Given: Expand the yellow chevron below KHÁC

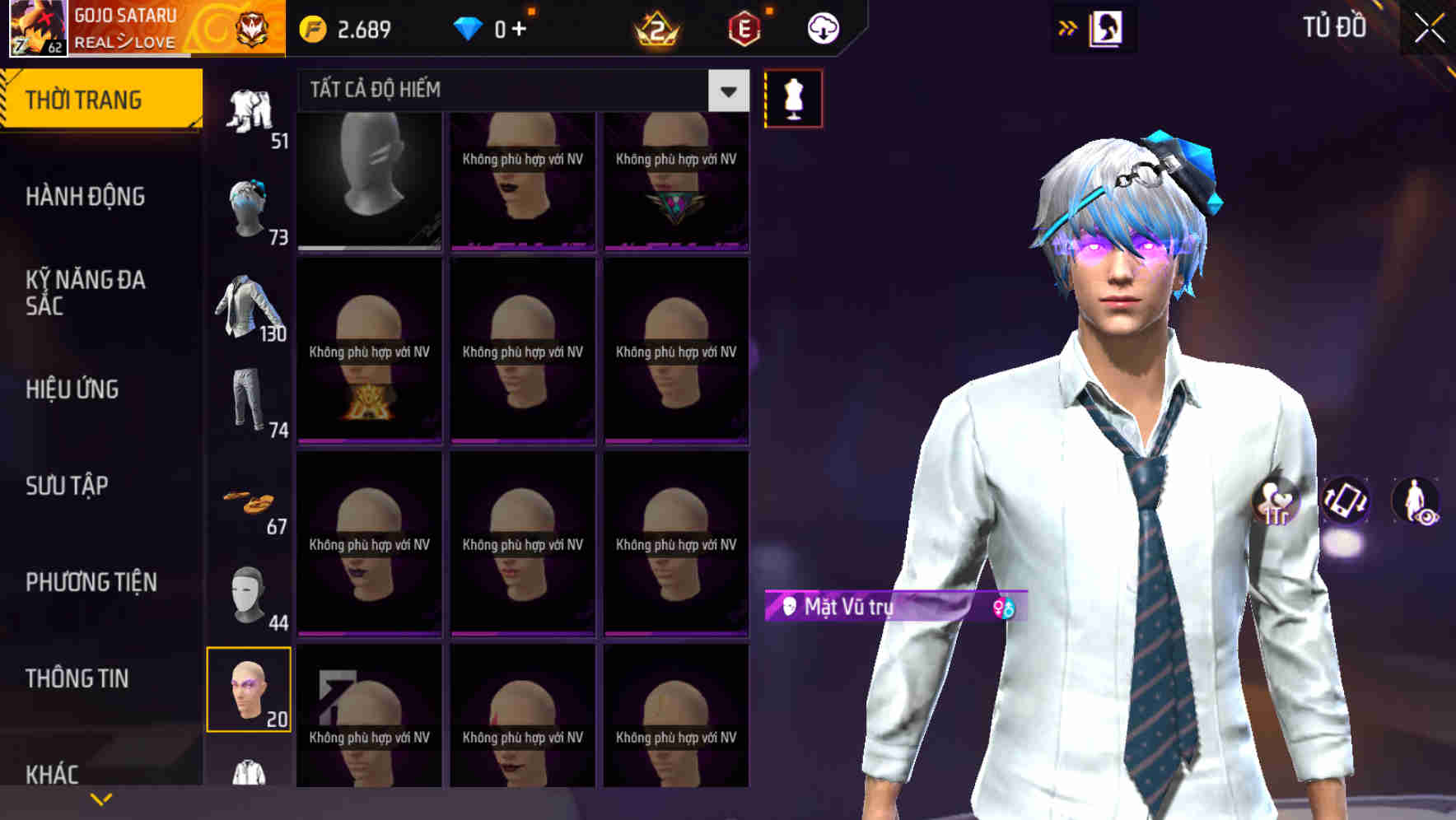Looking at the screenshot, I should [x=101, y=798].
